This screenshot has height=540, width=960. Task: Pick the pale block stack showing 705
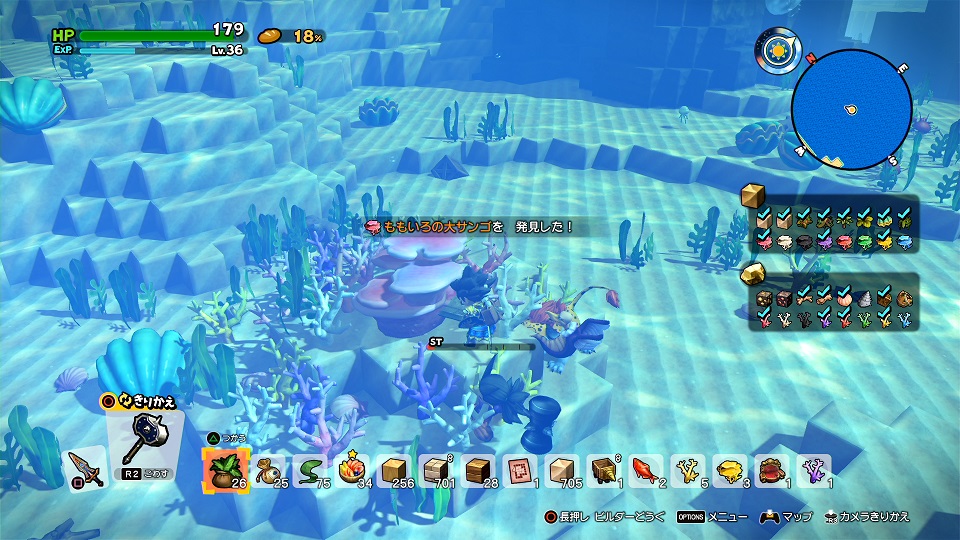click(x=562, y=470)
